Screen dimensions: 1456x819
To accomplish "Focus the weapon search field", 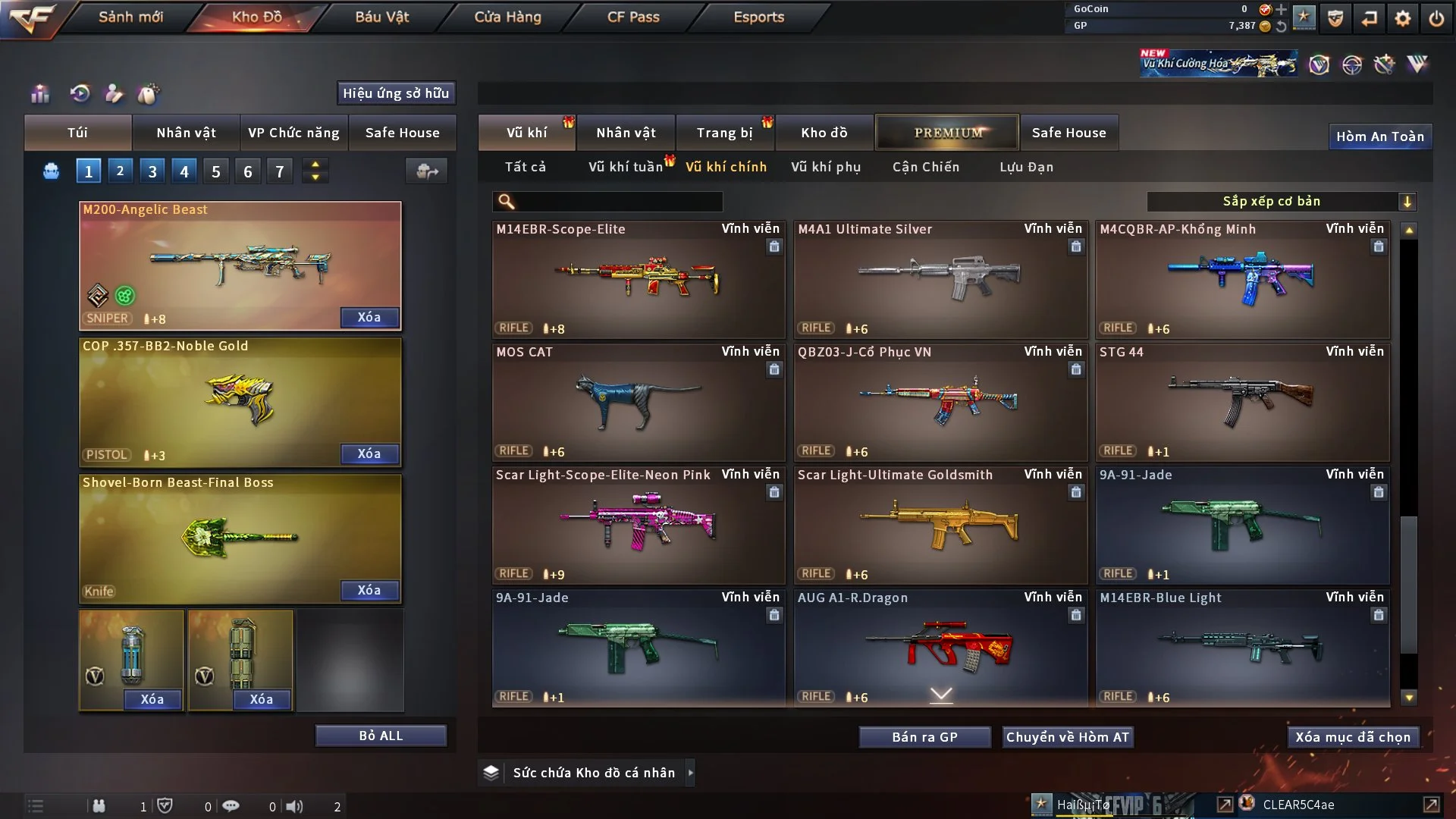I will click(x=618, y=202).
